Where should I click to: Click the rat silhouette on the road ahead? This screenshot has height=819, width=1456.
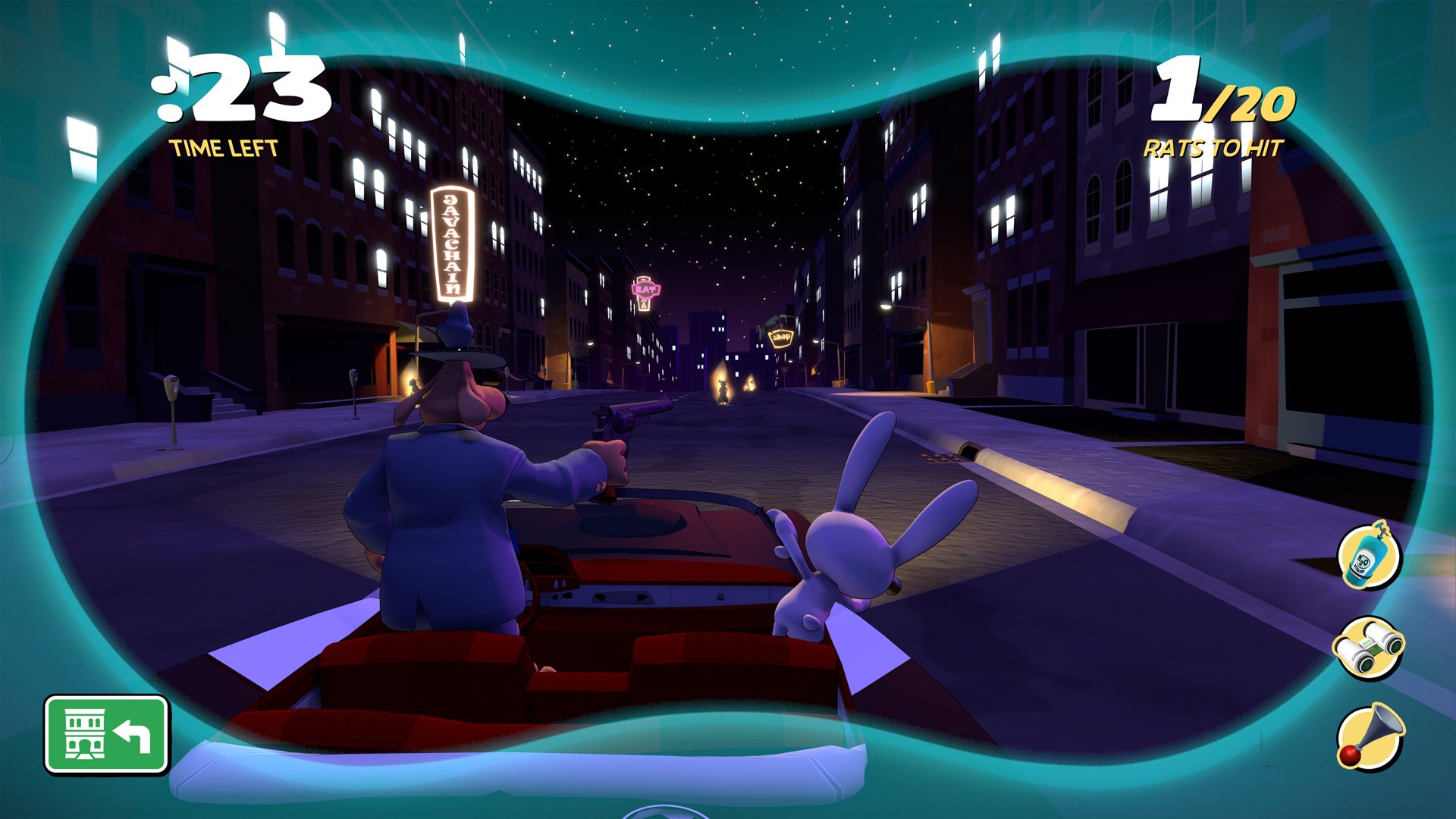[x=723, y=391]
